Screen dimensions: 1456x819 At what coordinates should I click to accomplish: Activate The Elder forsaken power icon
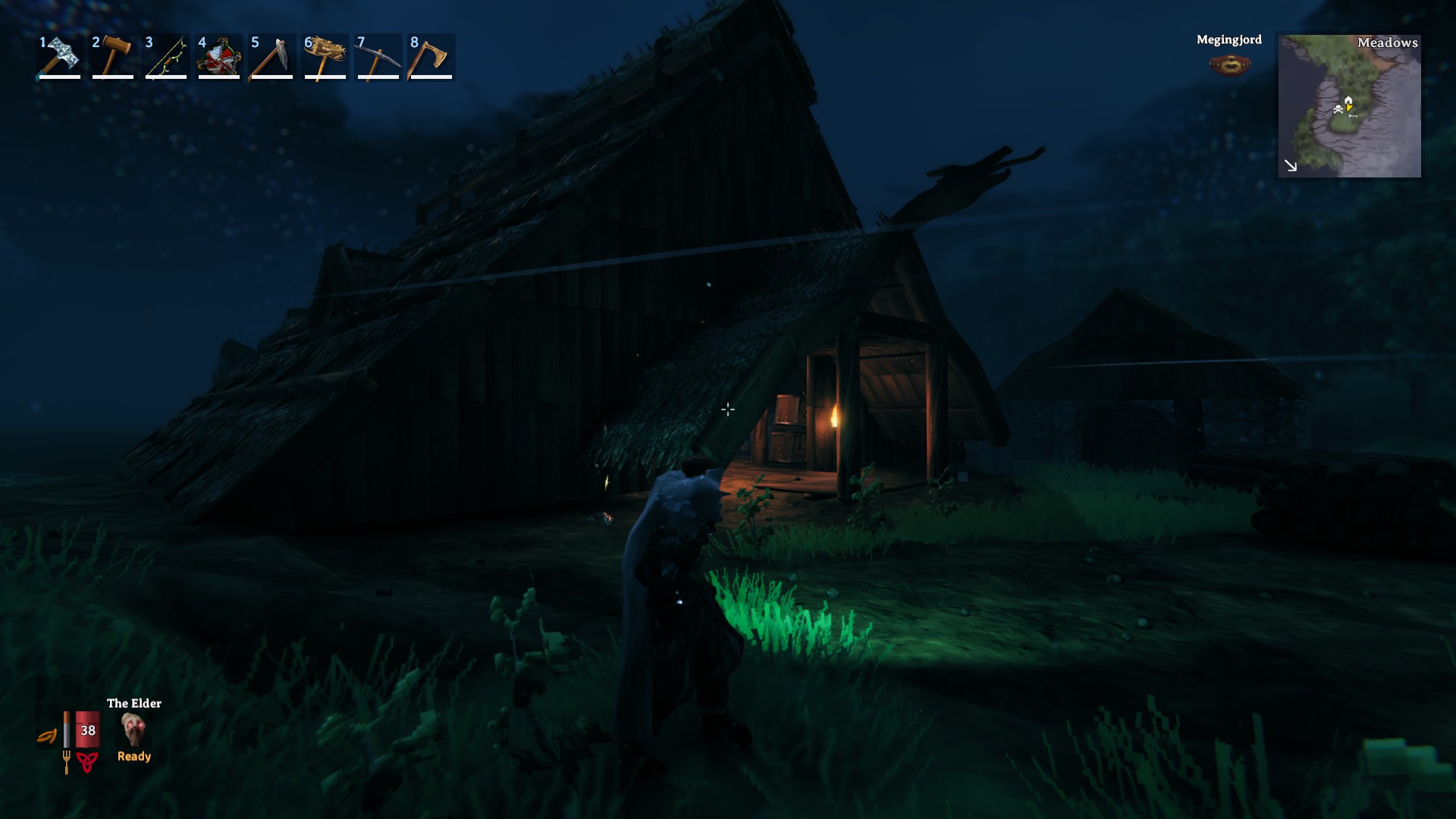click(x=133, y=730)
